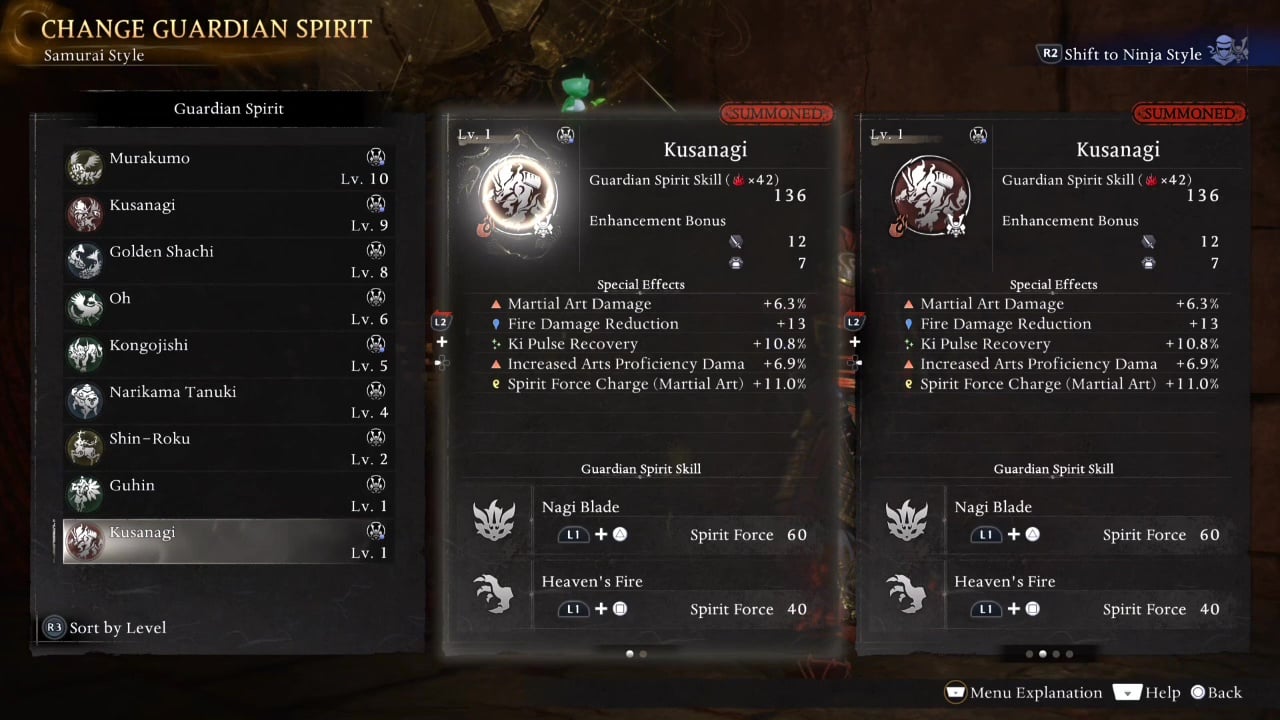
Task: Pick the Oh guardian spirit
Action: click(227, 308)
